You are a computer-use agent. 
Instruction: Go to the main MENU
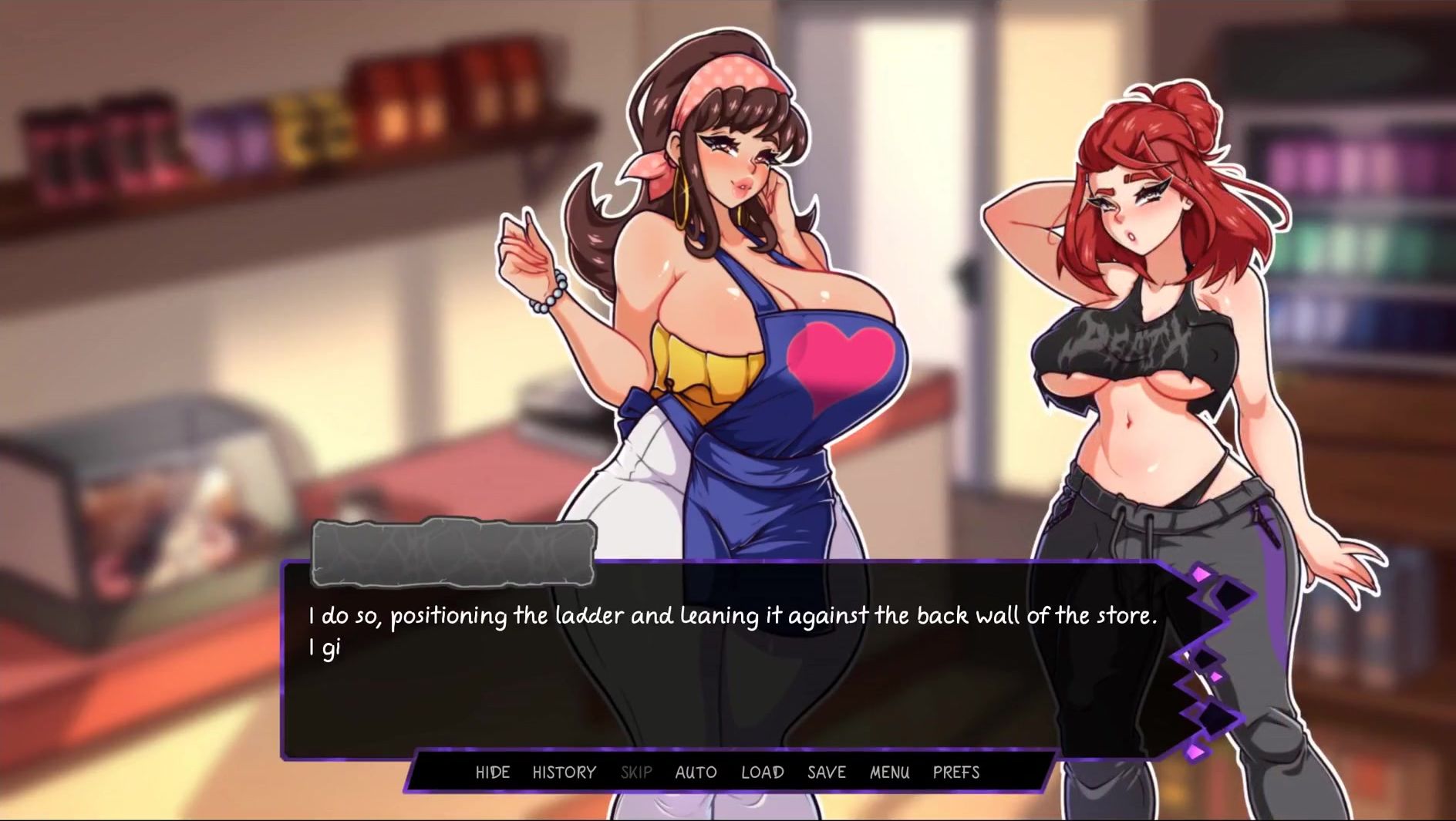(x=889, y=772)
